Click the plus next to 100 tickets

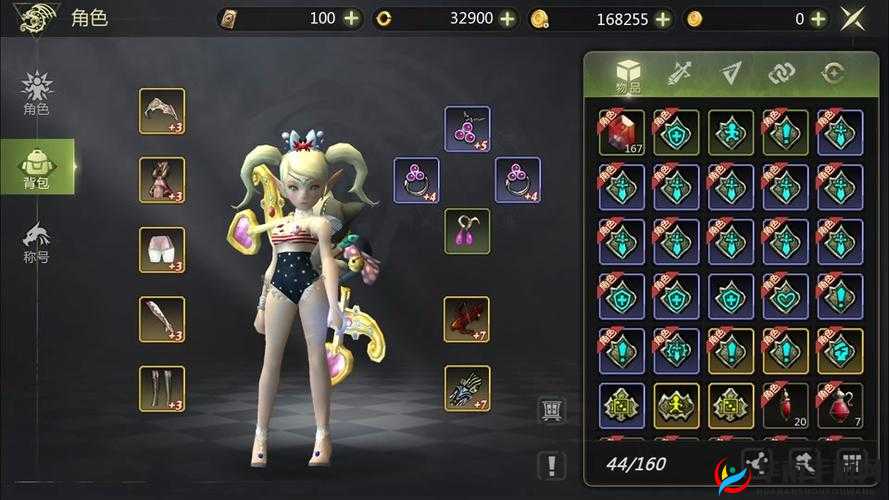pos(351,18)
